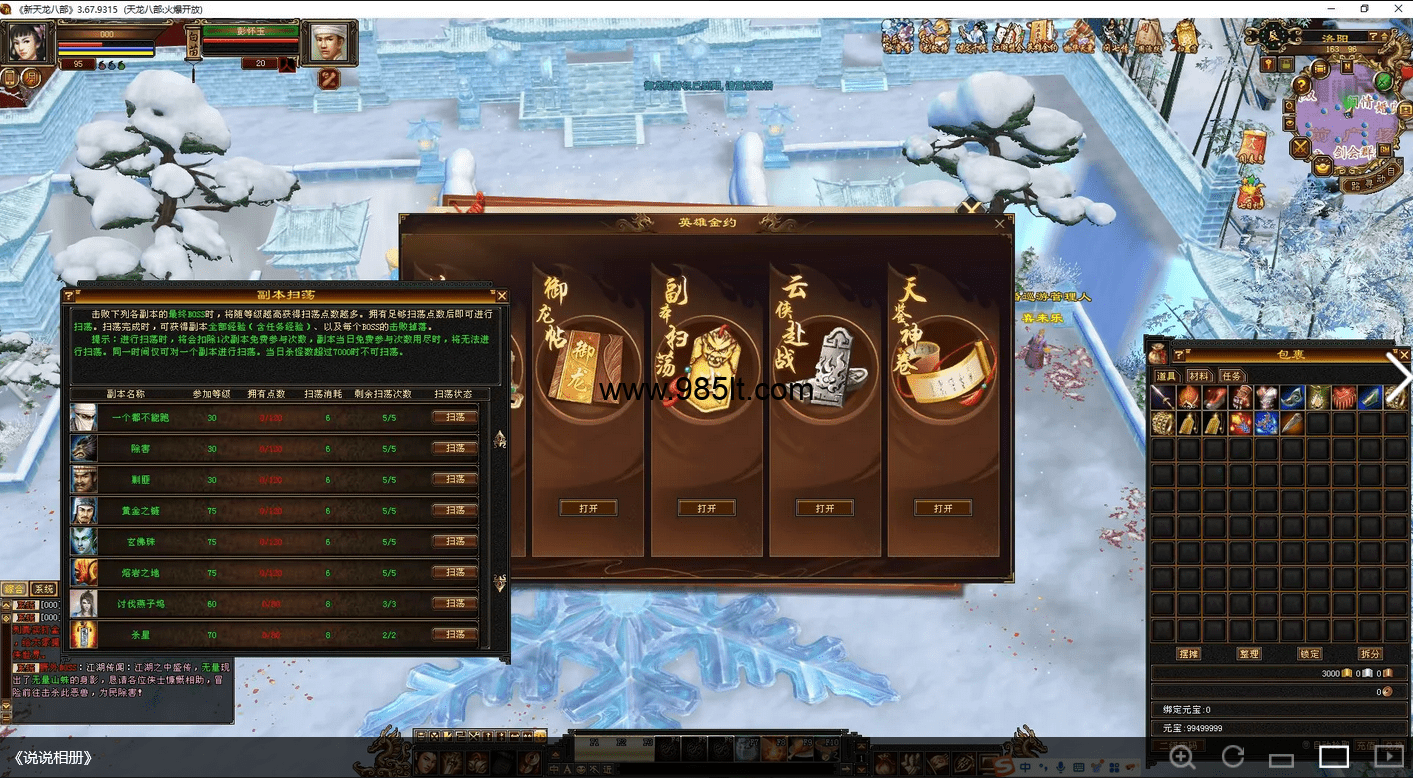This screenshot has height=778, width=1413.
Task: Open the 副本扫荡 card
Action: coord(706,508)
